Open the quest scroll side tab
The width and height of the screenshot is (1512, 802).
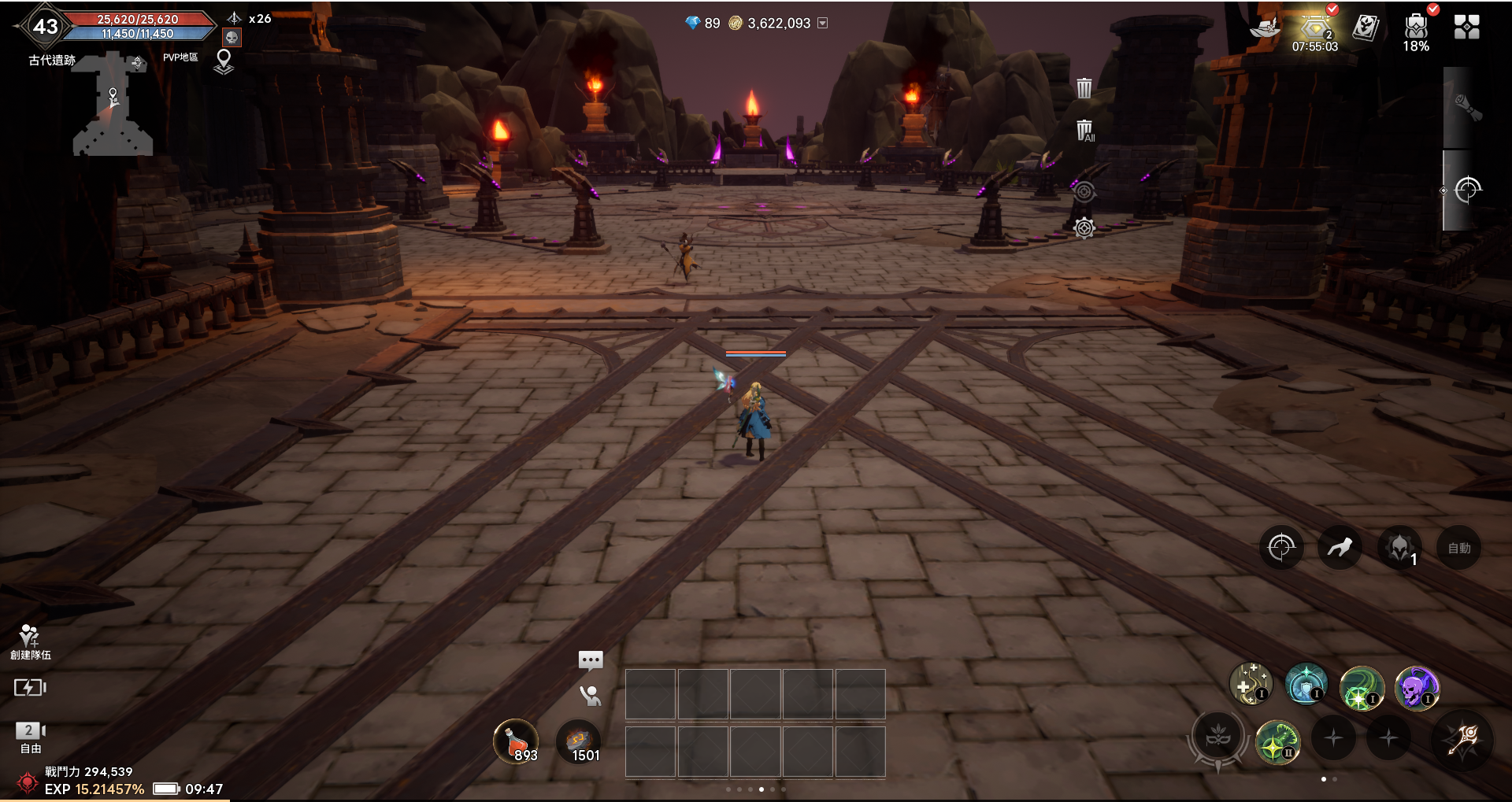tap(1466, 108)
